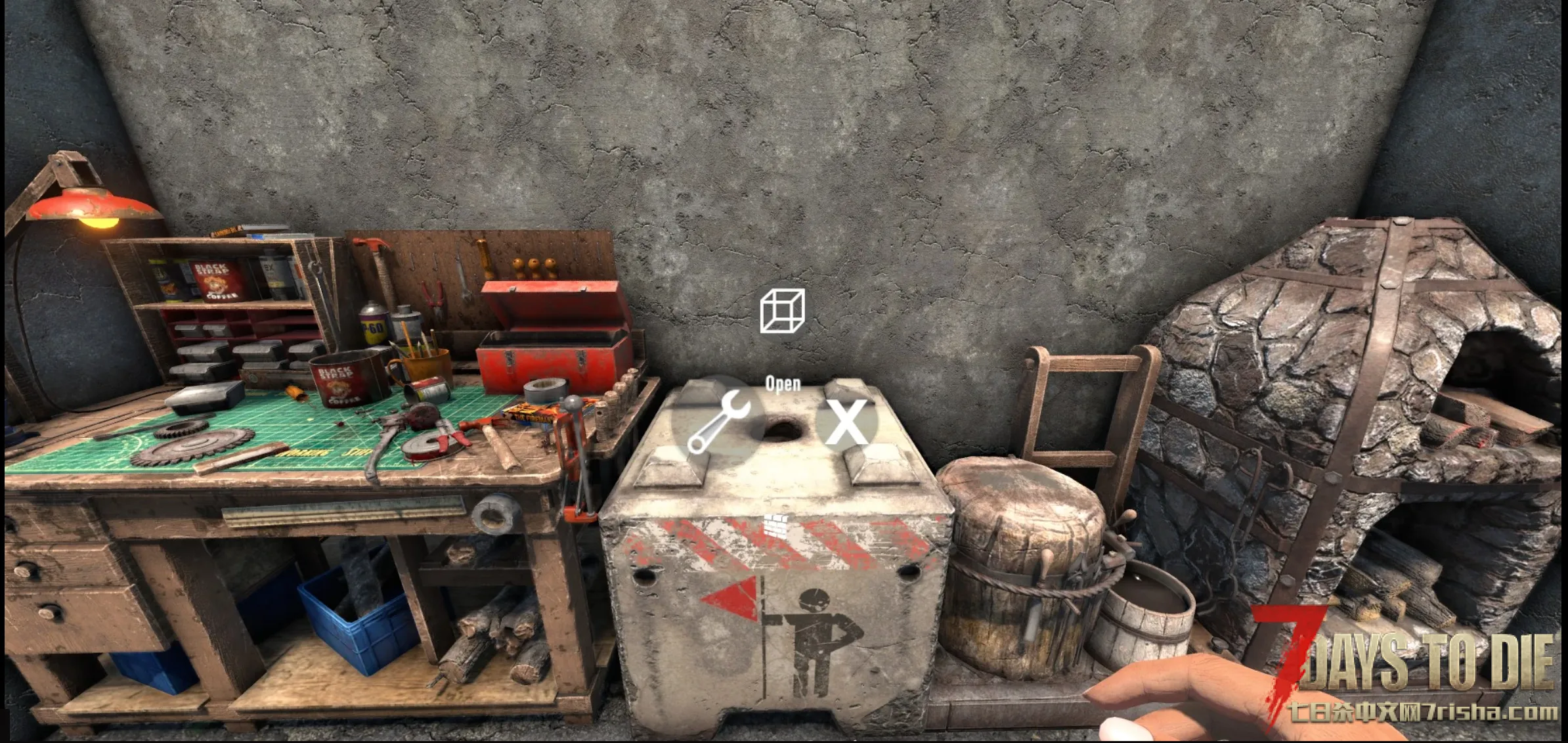Select the wireframe cube option
The height and width of the screenshot is (743, 1568).
tap(781, 311)
